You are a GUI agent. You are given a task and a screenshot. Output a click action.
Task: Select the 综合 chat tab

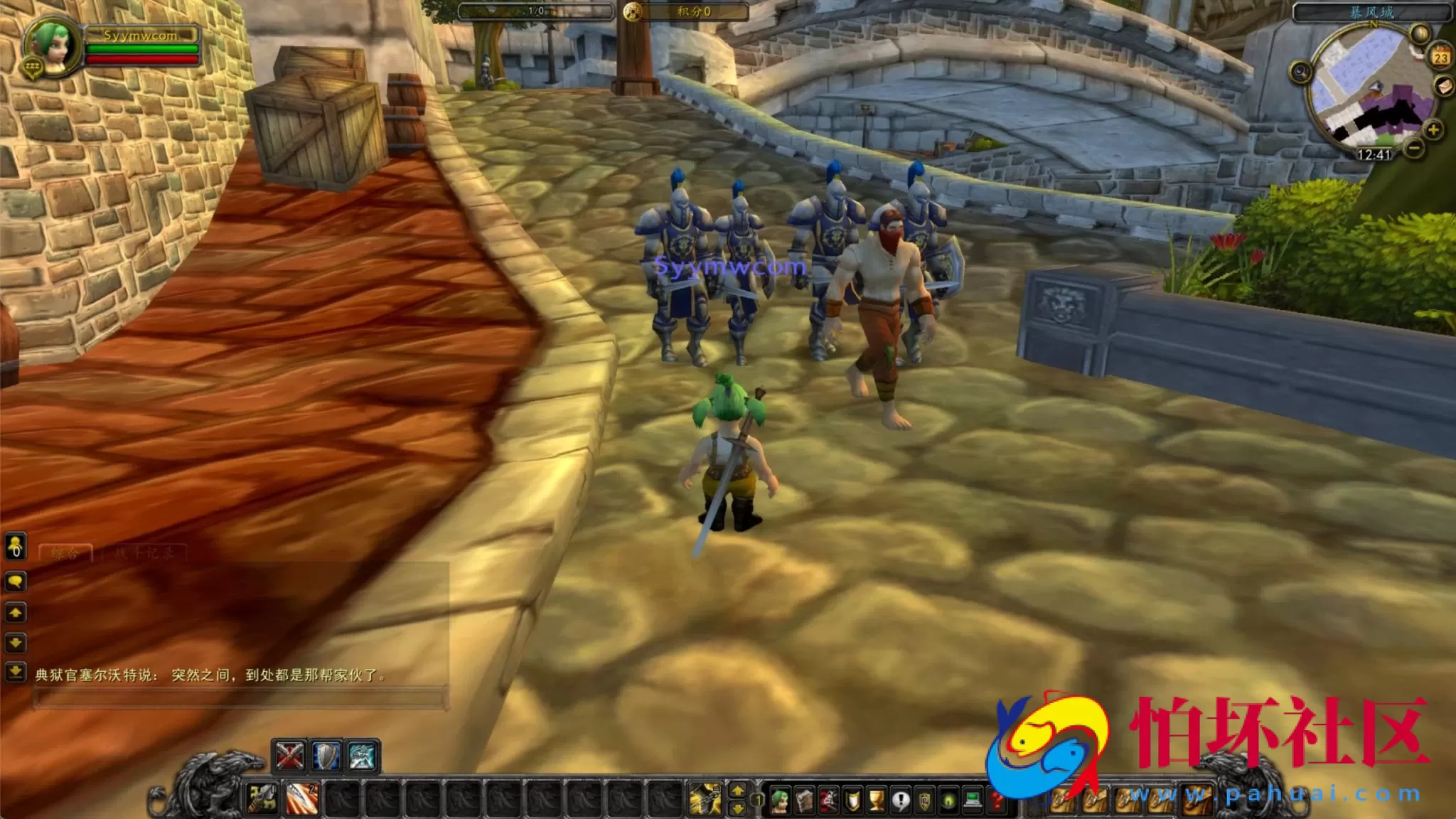click(x=65, y=552)
